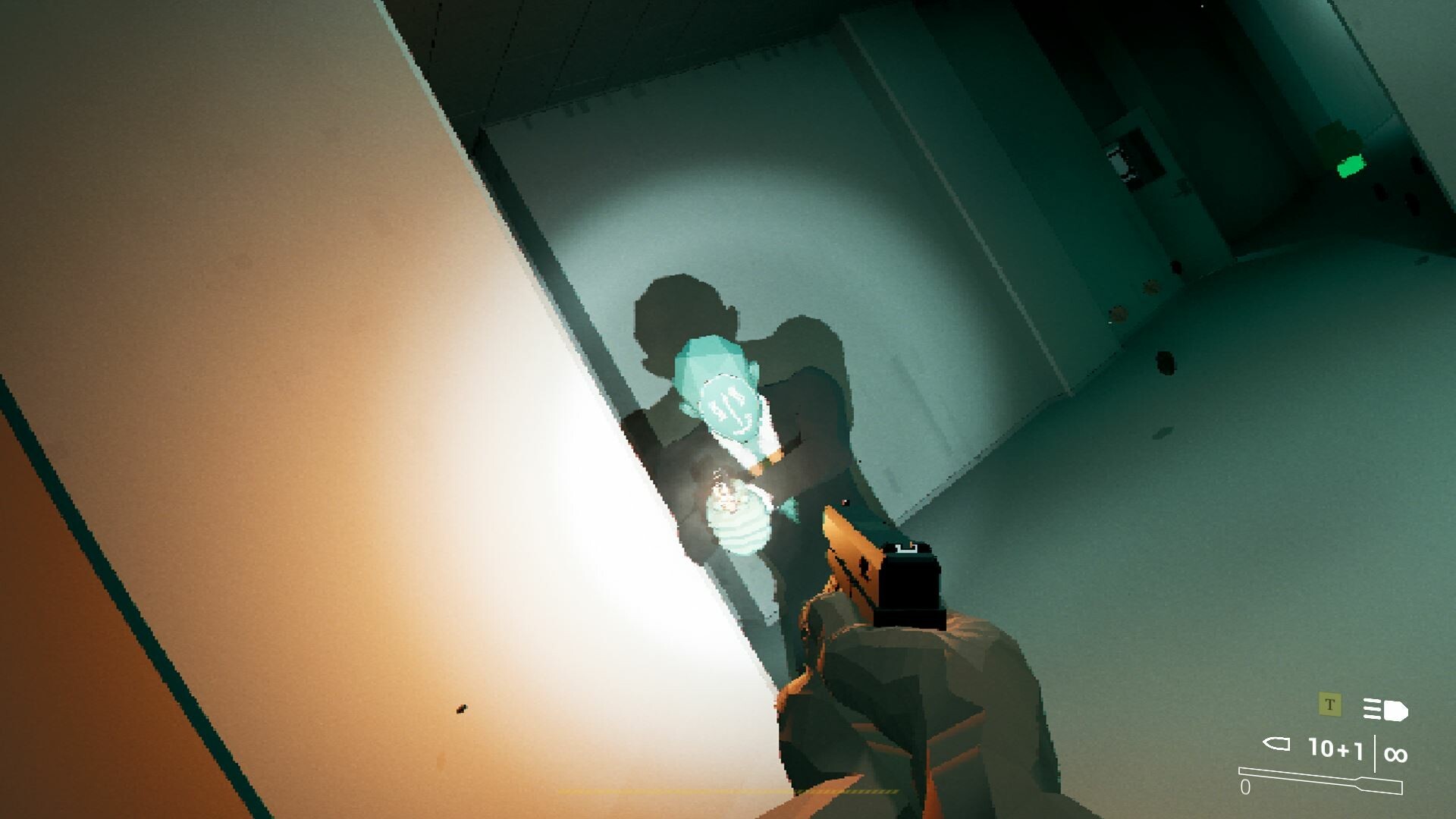The image size is (1456, 819).
Task: Click the "0" label under the weapon bar
Action: 1245,787
